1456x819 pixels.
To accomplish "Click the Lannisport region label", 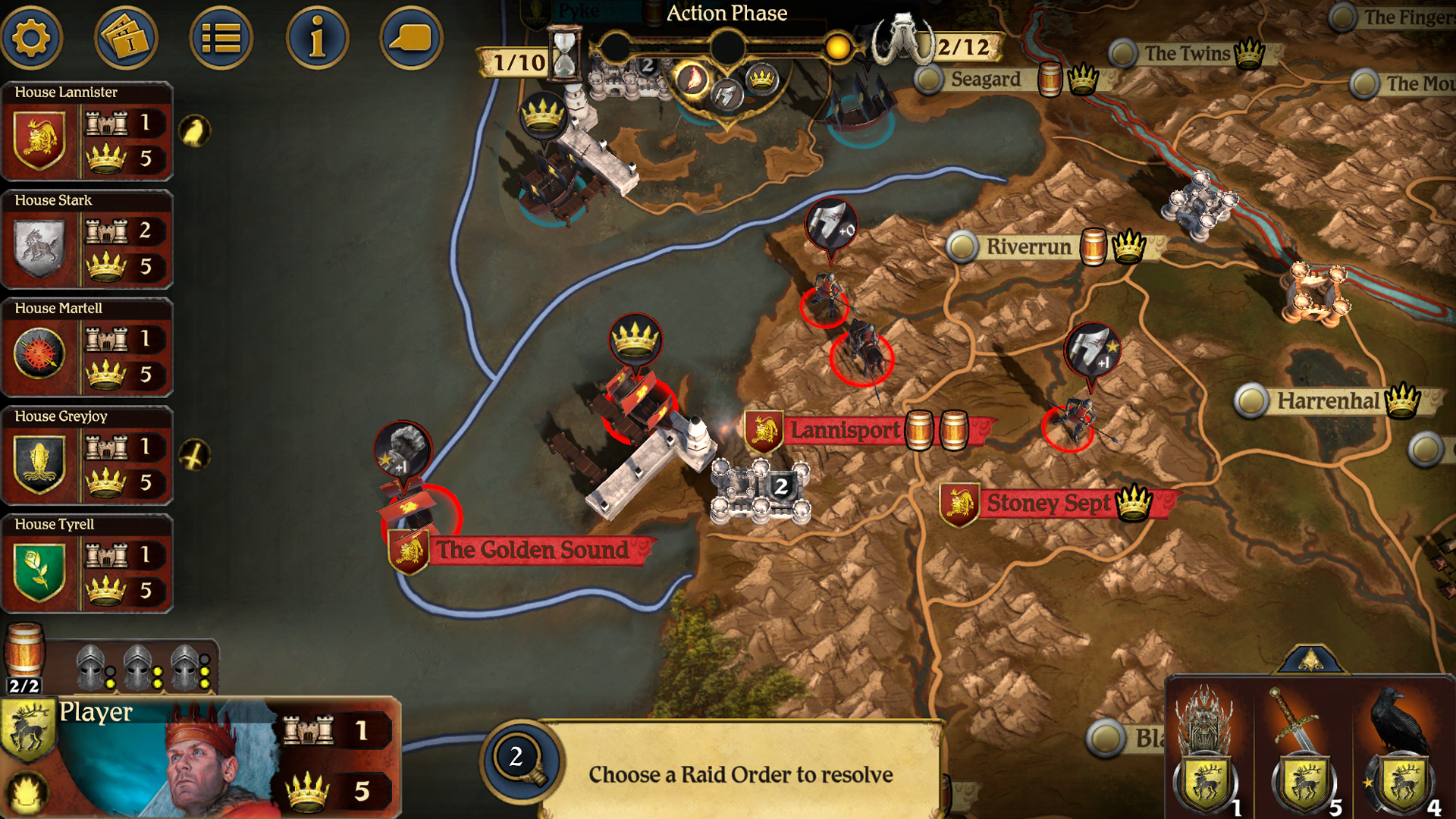I will click(x=844, y=431).
